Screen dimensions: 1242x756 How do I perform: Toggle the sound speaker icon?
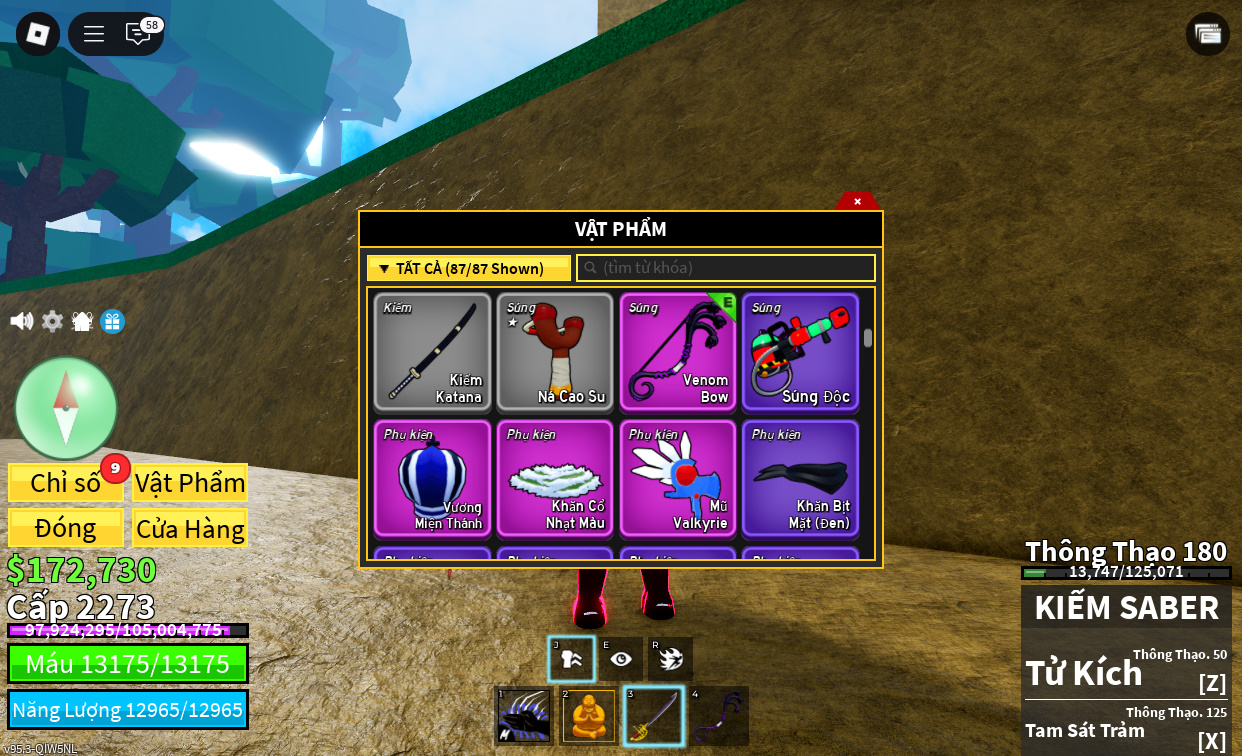click(x=22, y=321)
